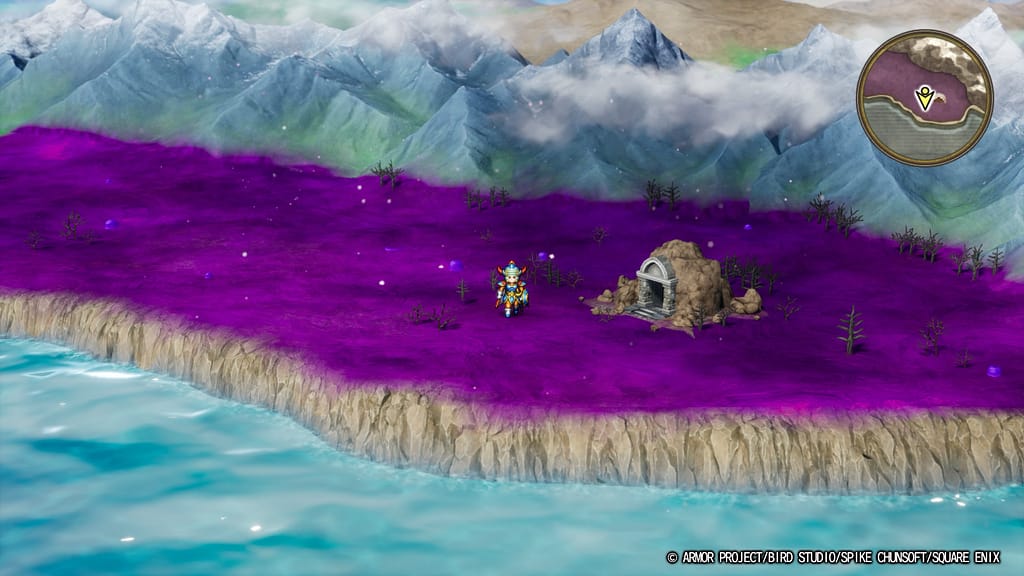The height and width of the screenshot is (576, 1024).
Task: Click the player arrow marker on minimap
Action: pos(924,97)
